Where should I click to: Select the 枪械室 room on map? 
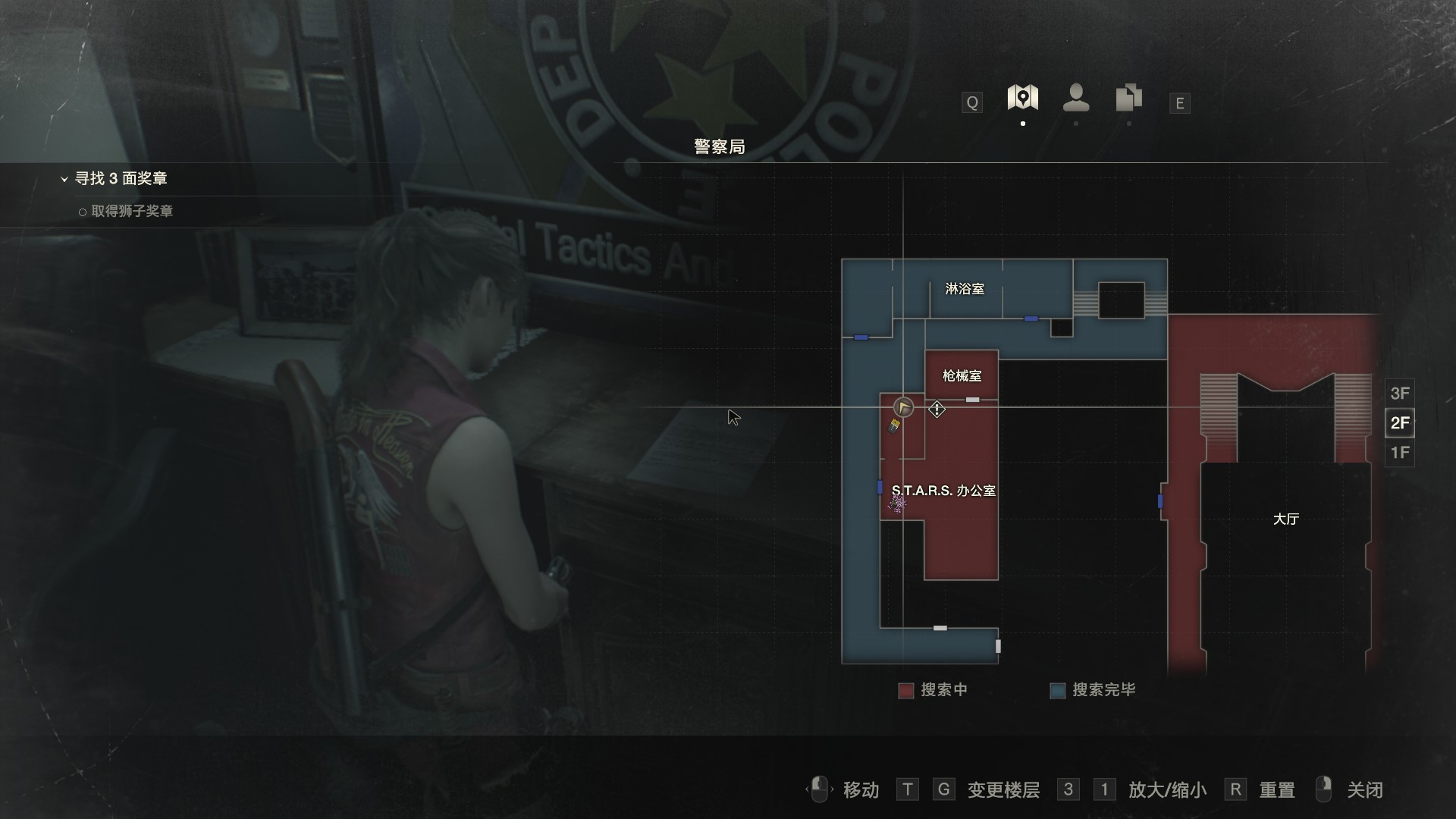tap(962, 375)
